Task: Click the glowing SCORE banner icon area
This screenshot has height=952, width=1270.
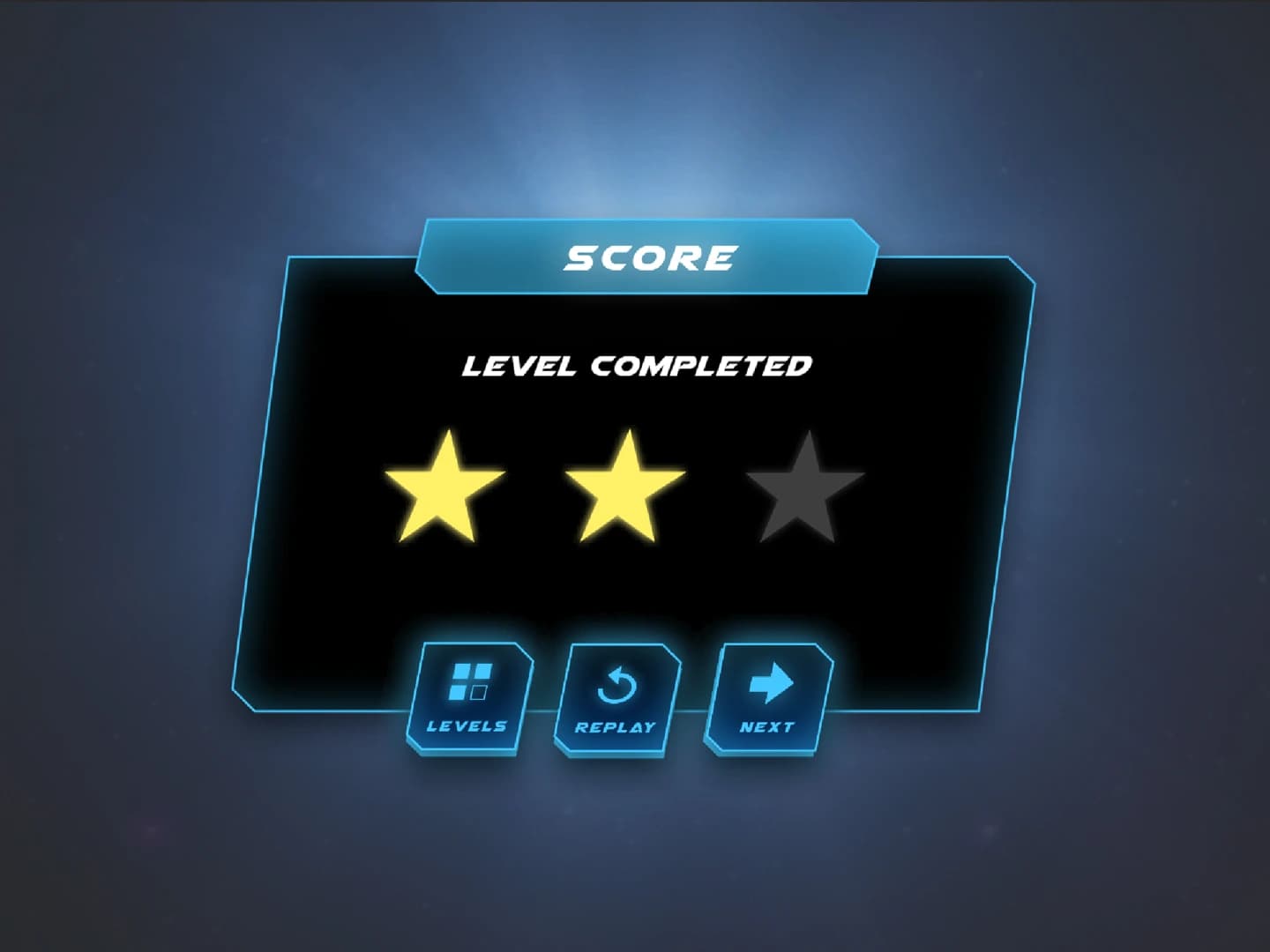Action: click(648, 257)
